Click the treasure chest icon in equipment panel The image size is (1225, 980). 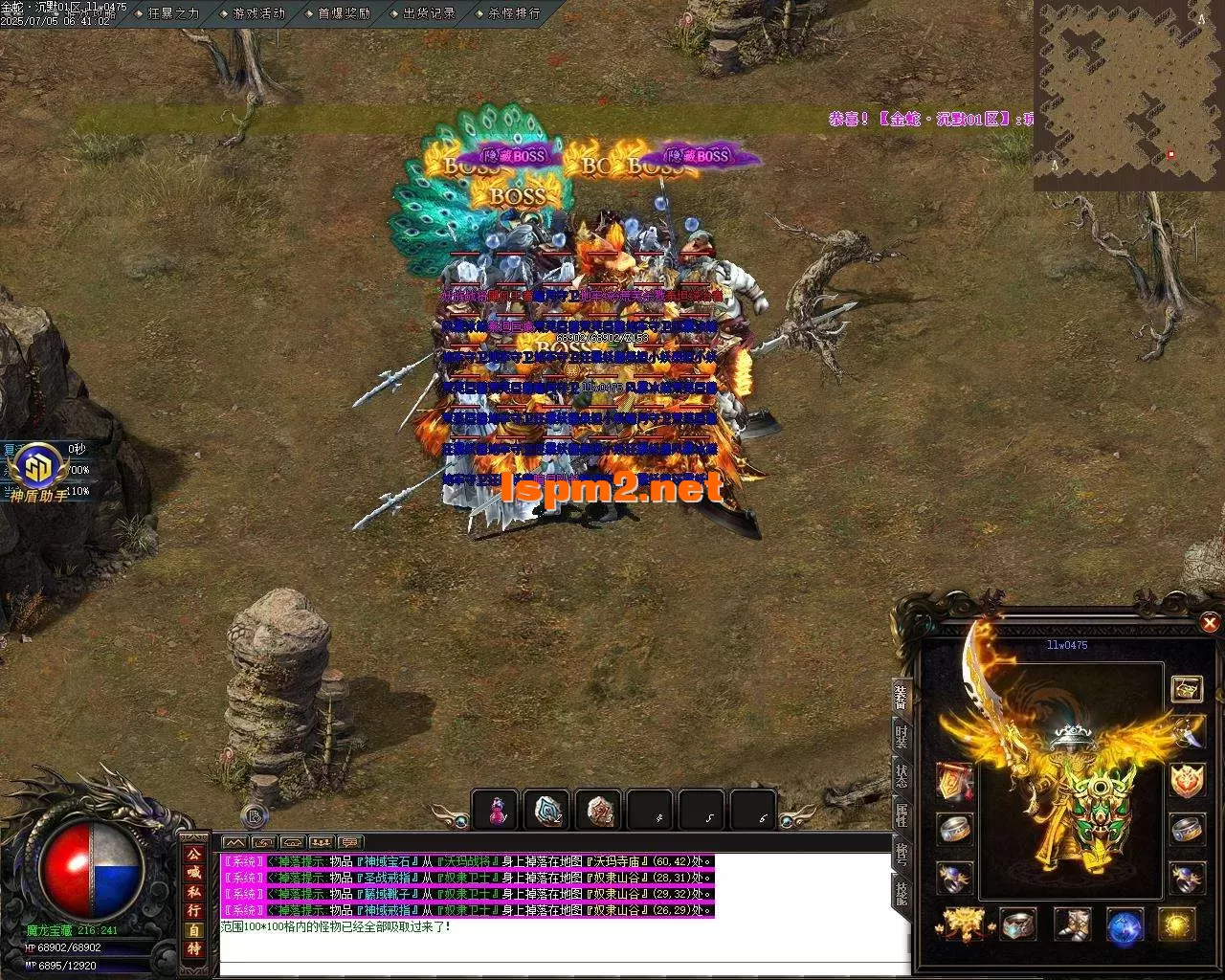tap(1187, 687)
